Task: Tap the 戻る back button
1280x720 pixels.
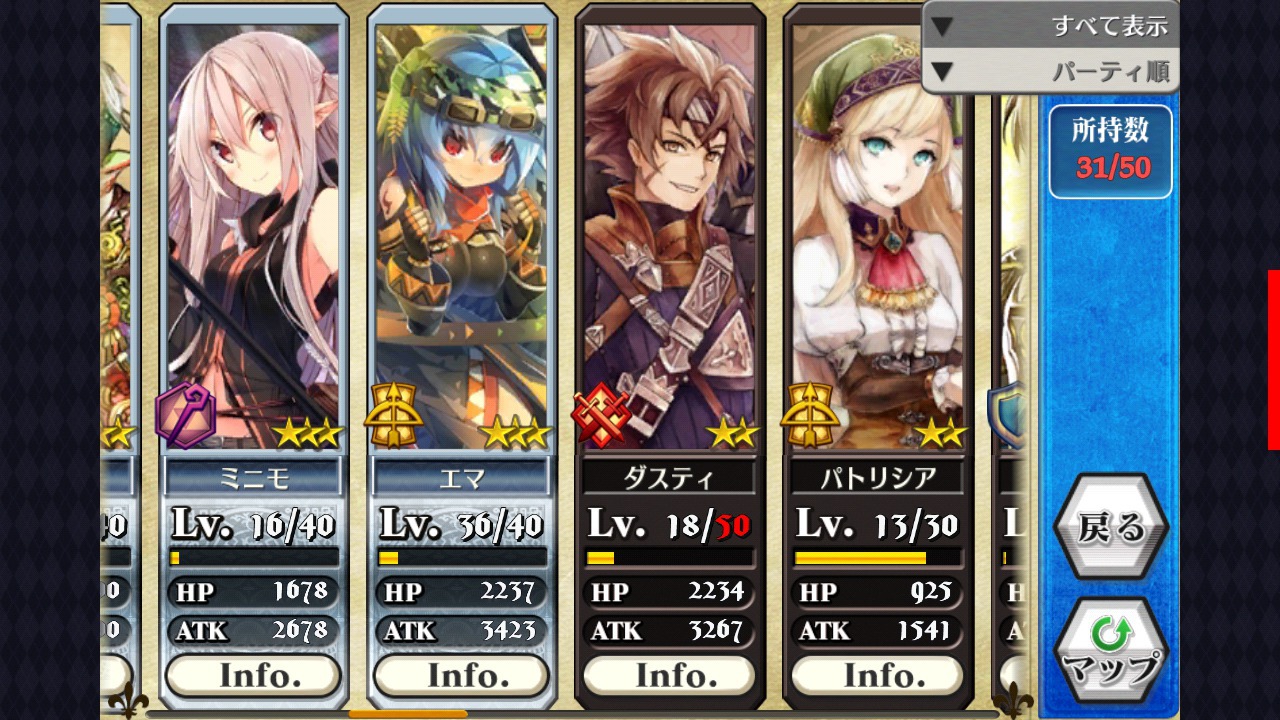Action: [x=1110, y=527]
